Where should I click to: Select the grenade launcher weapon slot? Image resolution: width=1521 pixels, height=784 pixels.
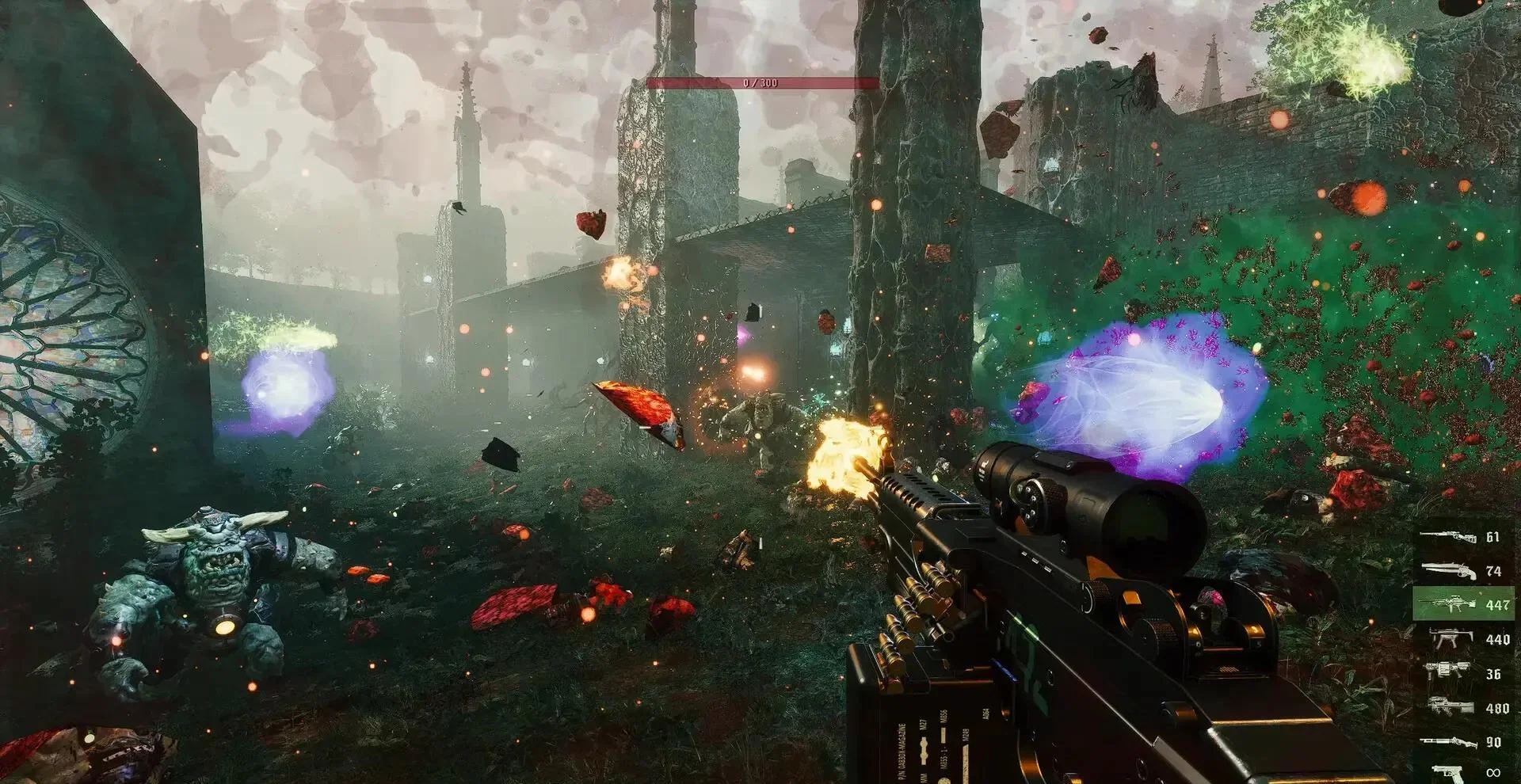[1462, 673]
